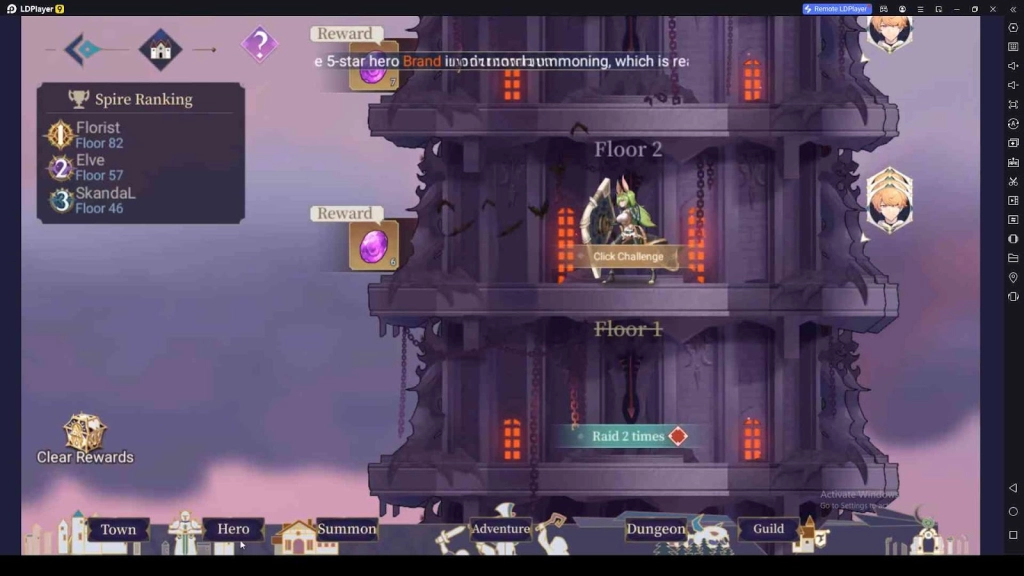View SkandaL's rank 3 entry
This screenshot has width=1024, height=576.
pyautogui.click(x=105, y=200)
